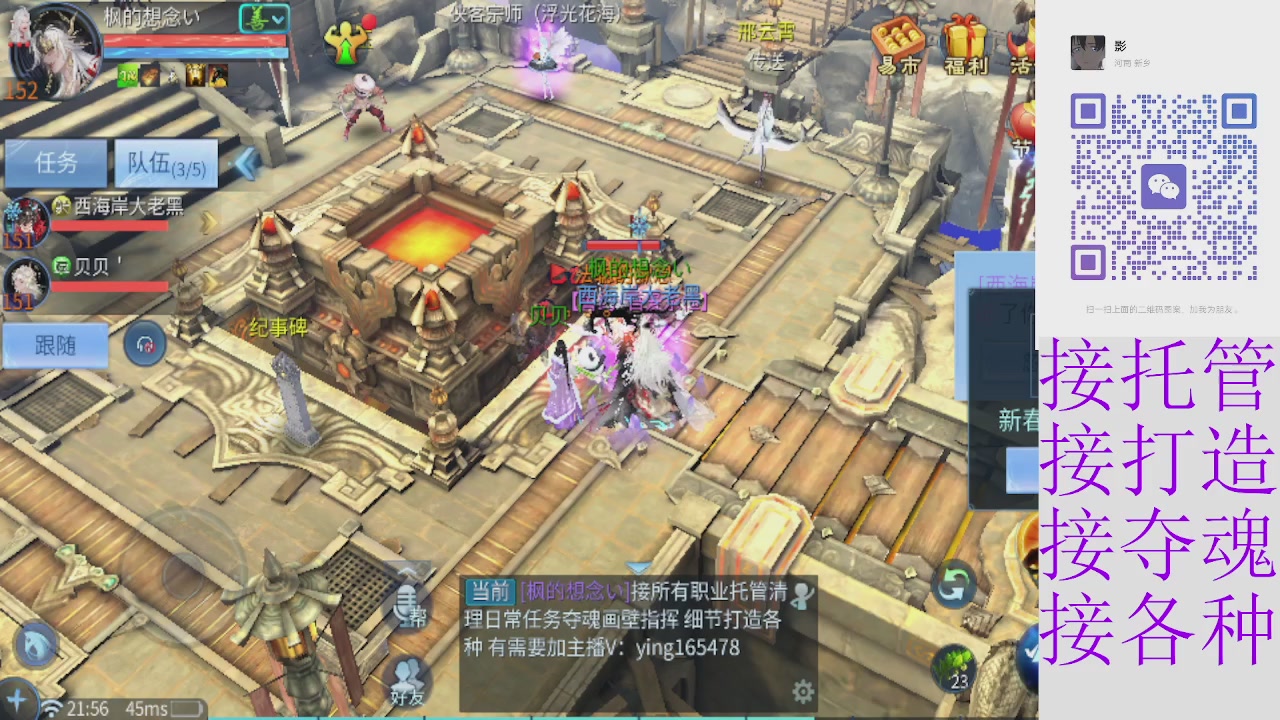Switch to the 队伍(3/5) team tab

(166, 163)
